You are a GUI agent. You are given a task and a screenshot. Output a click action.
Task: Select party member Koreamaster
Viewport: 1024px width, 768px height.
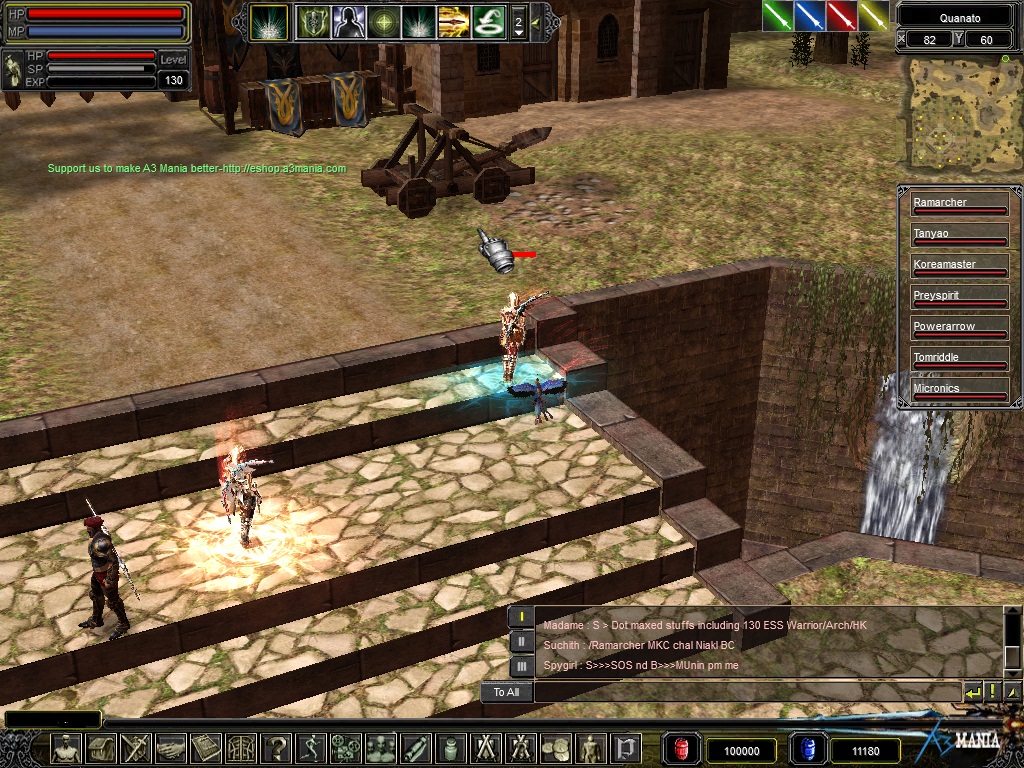point(959,266)
